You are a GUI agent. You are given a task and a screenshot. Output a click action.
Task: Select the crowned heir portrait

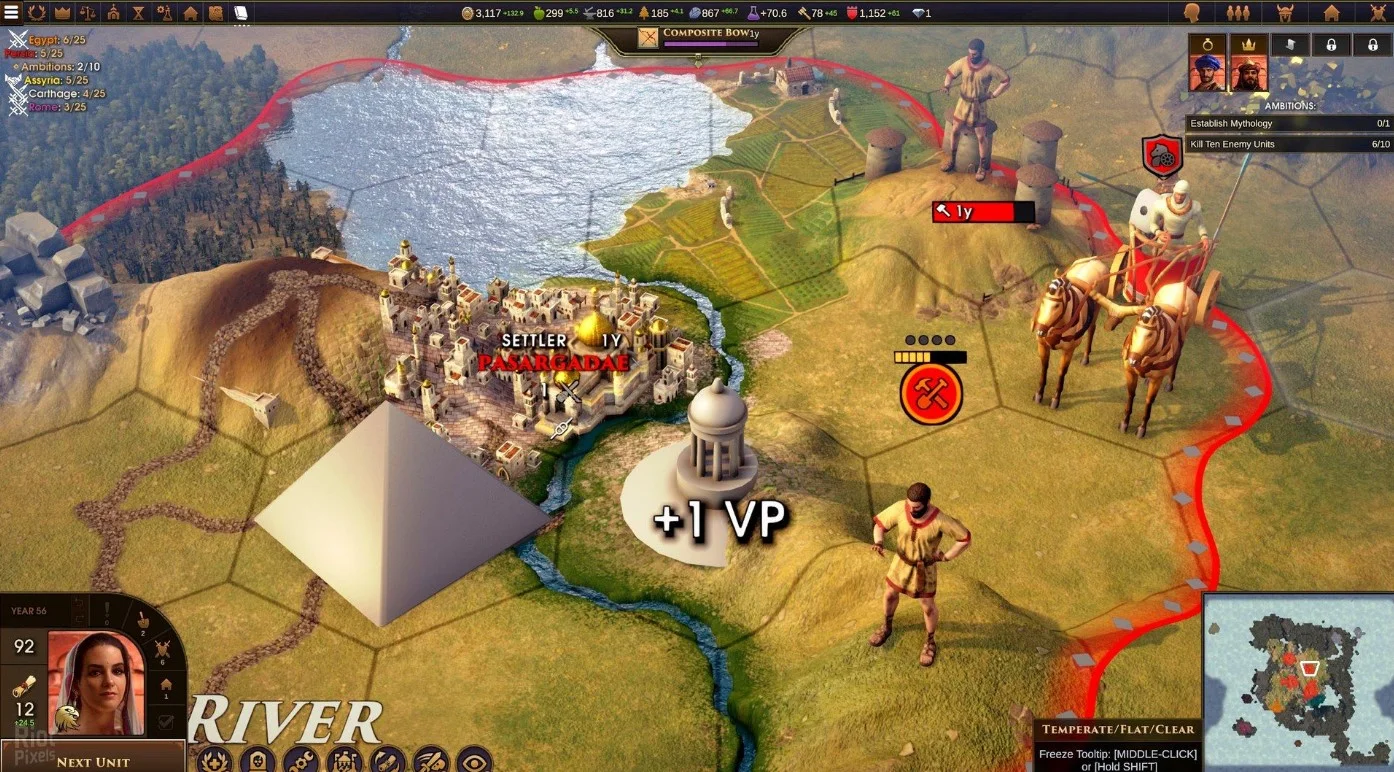(1248, 73)
